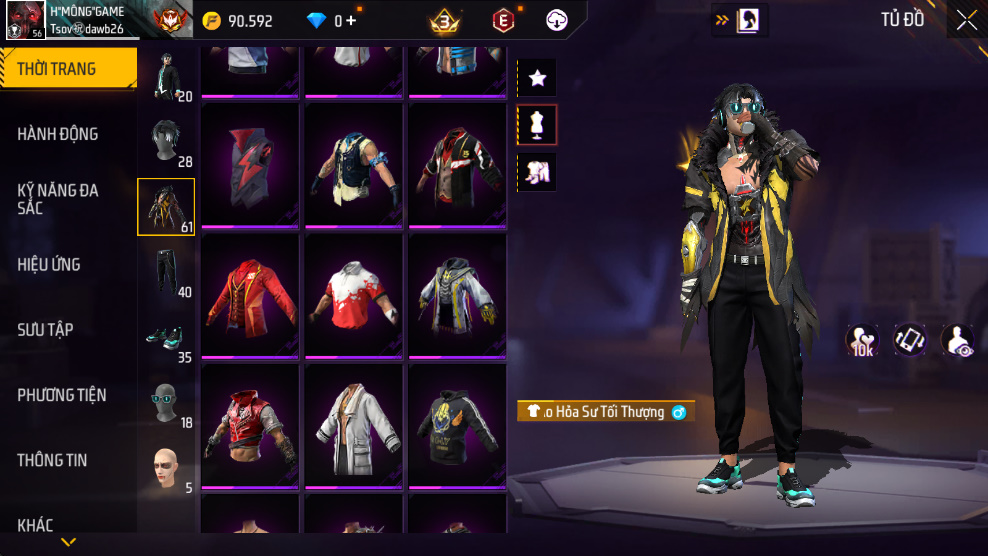Choose the pants subcategory with 40 items
This screenshot has width=988, height=556.
166,273
